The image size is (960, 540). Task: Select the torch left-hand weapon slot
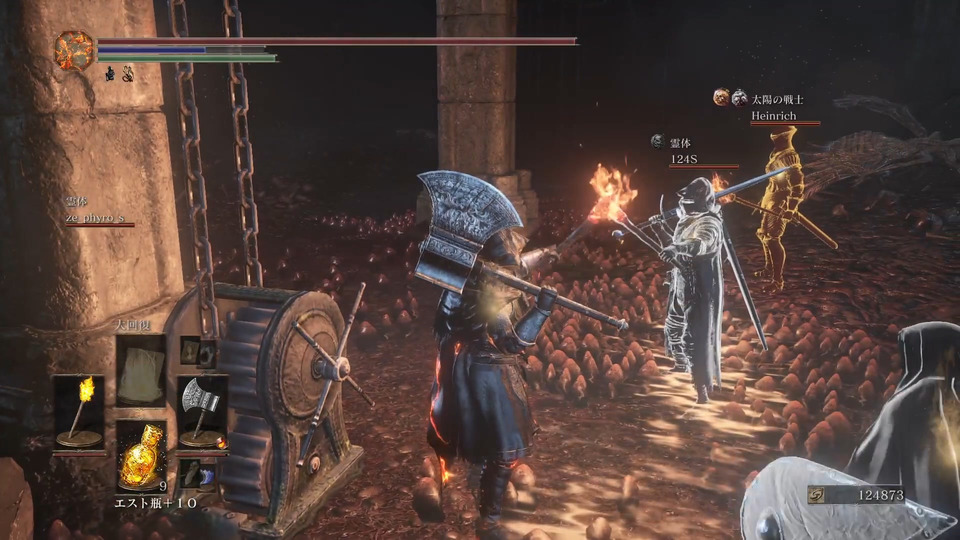pyautogui.click(x=79, y=411)
